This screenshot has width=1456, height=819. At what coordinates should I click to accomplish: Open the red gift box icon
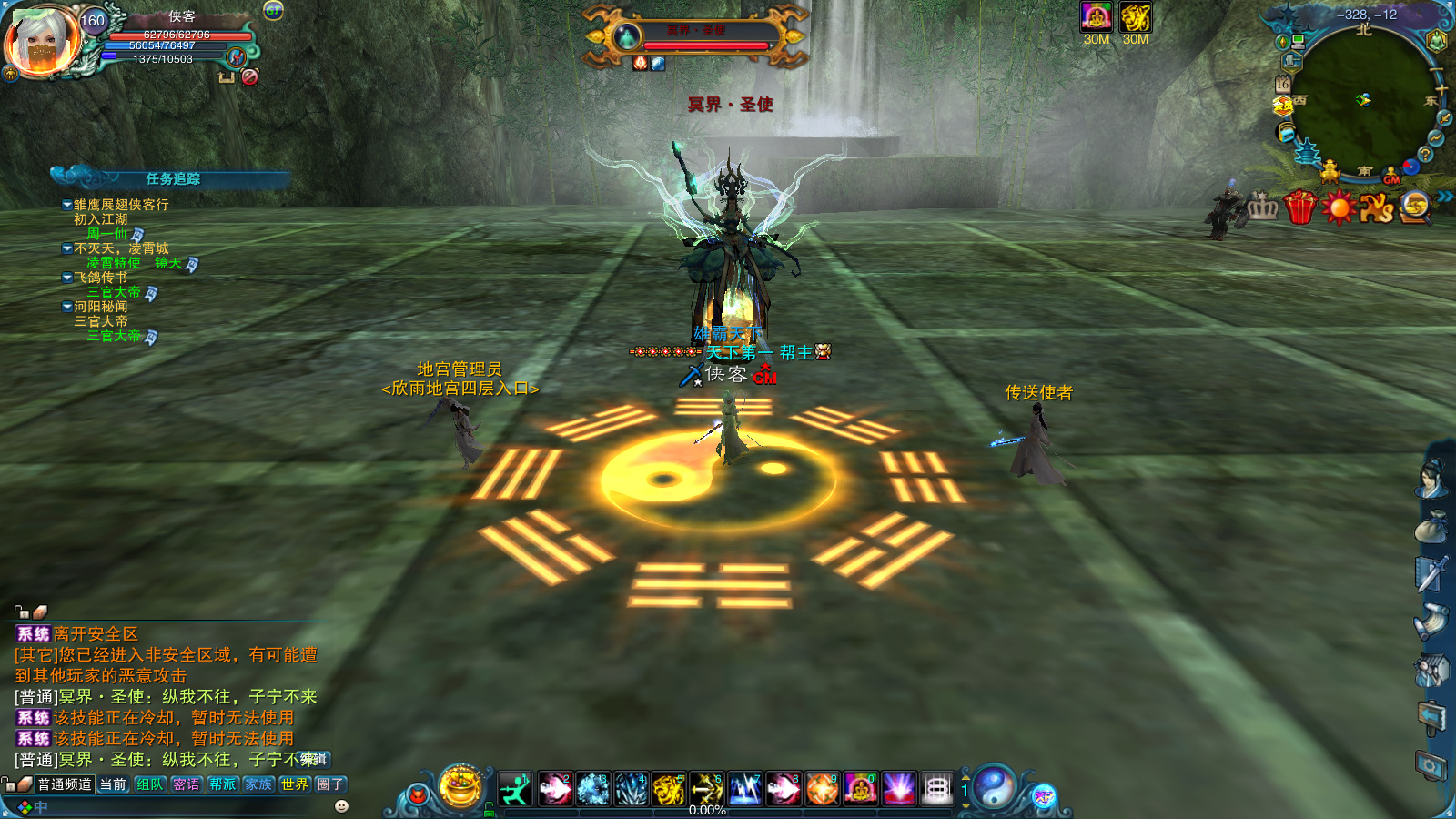pos(1299,208)
